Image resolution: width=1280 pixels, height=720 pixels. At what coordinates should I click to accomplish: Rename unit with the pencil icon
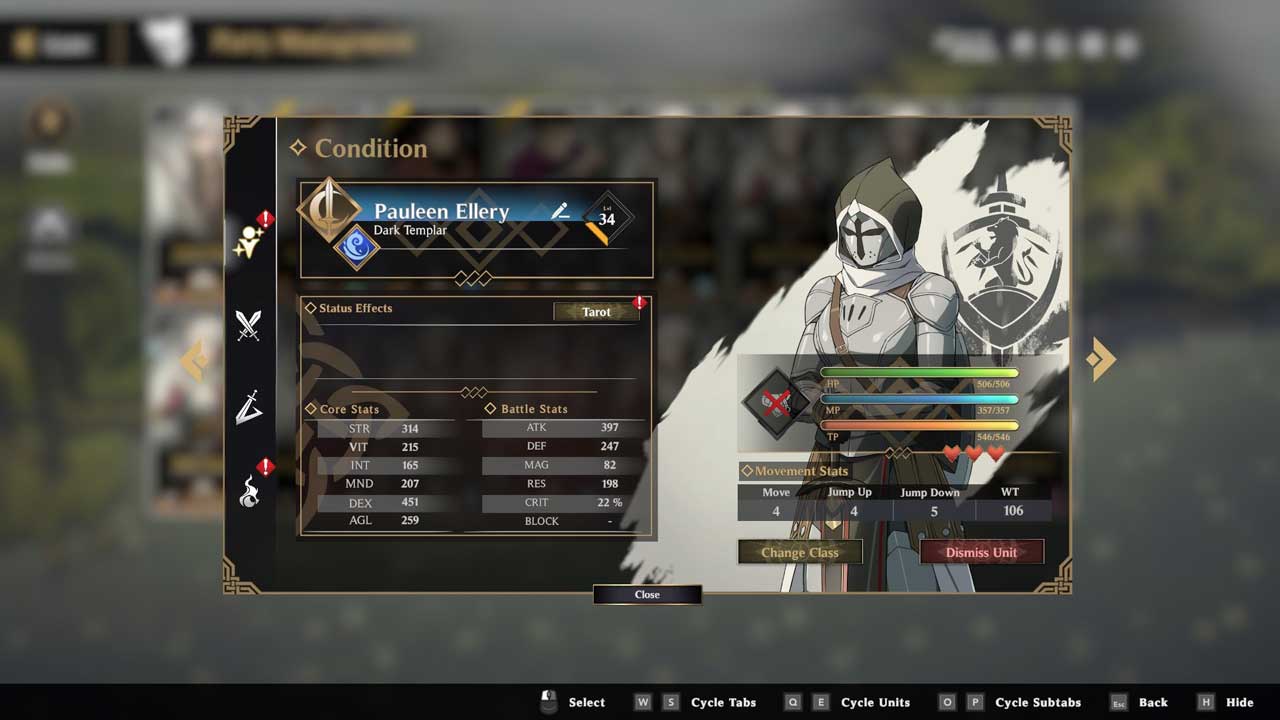[x=560, y=210]
